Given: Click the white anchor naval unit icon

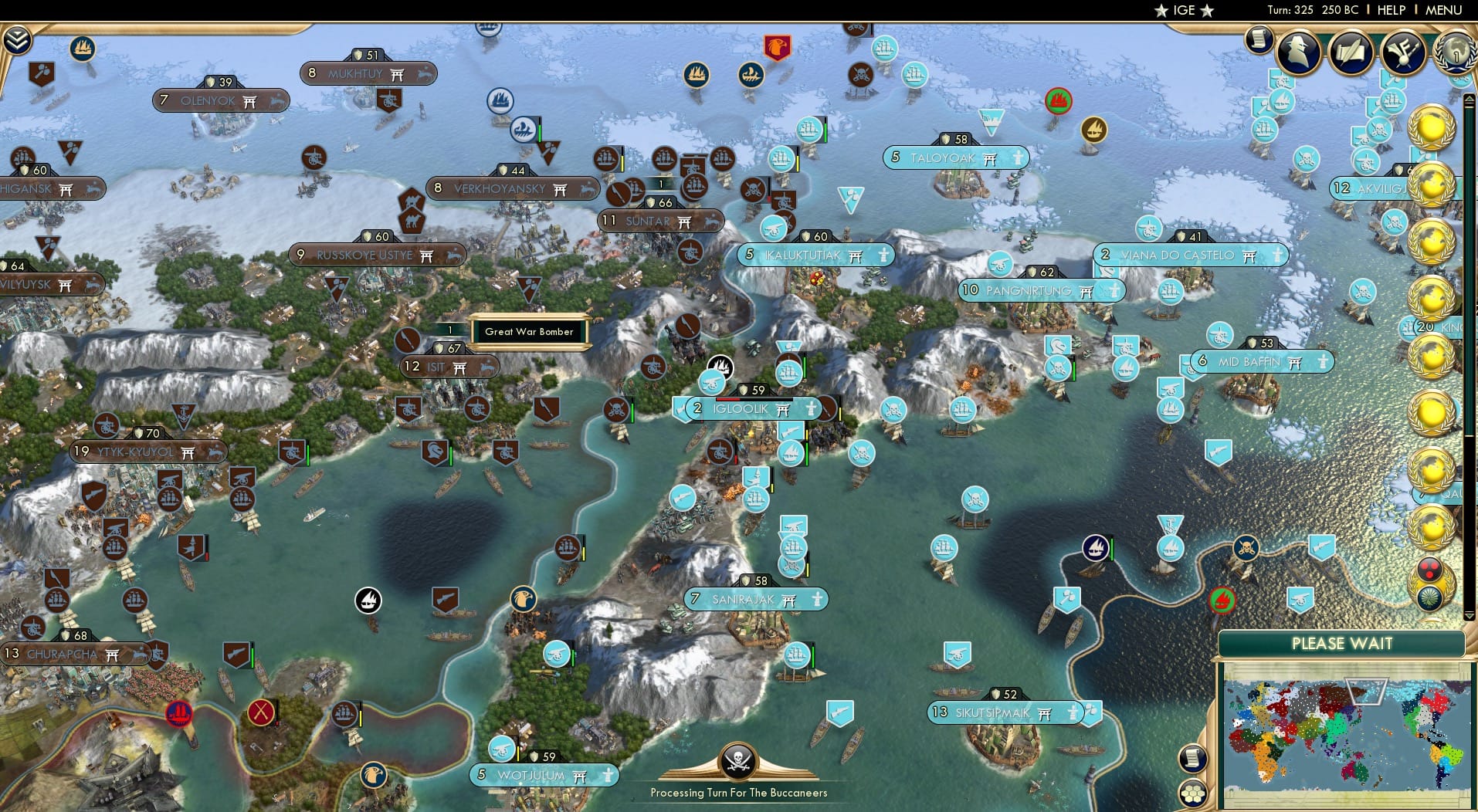Looking at the screenshot, I should coord(368,598).
